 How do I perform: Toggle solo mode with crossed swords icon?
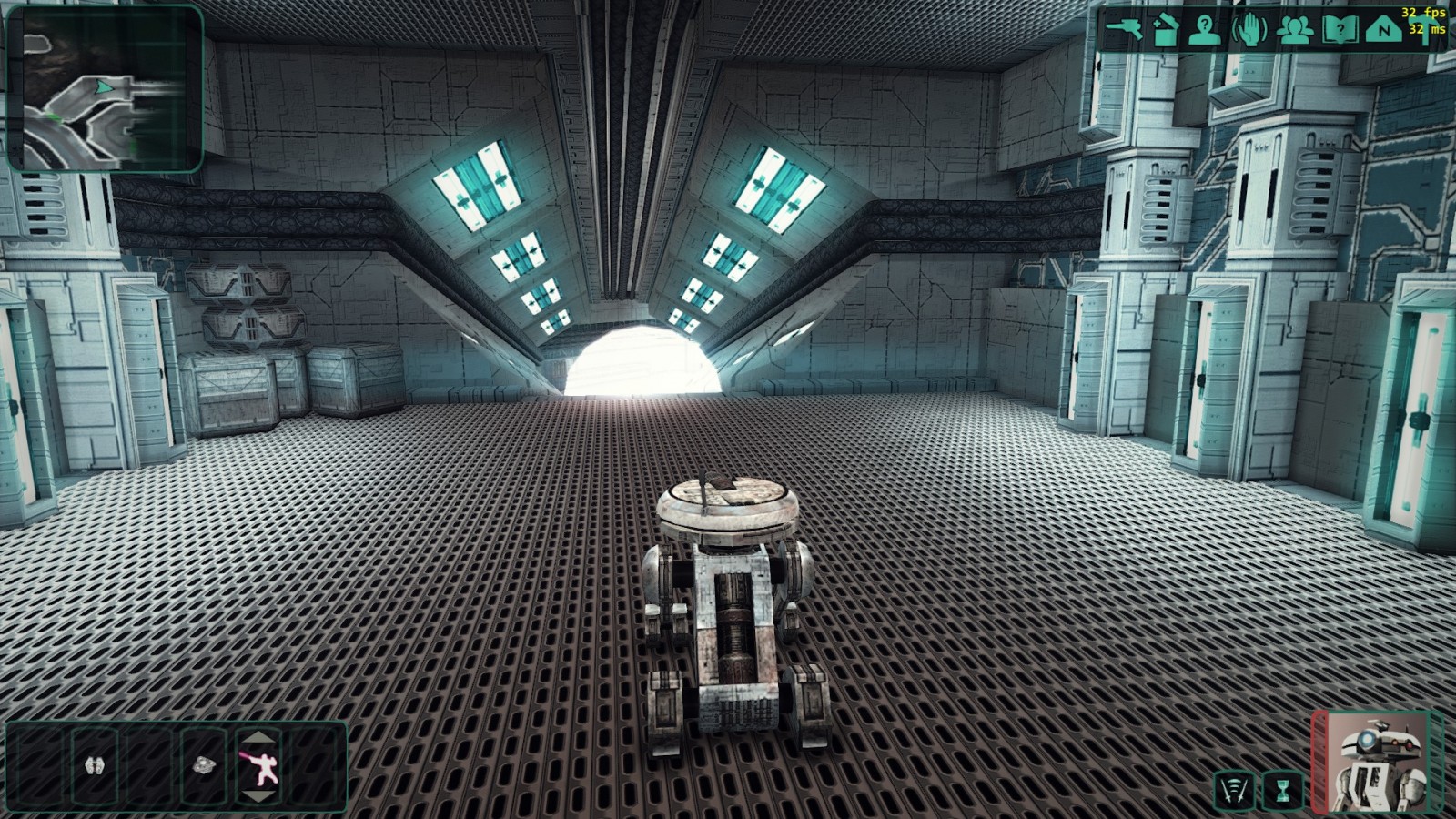[1234, 789]
